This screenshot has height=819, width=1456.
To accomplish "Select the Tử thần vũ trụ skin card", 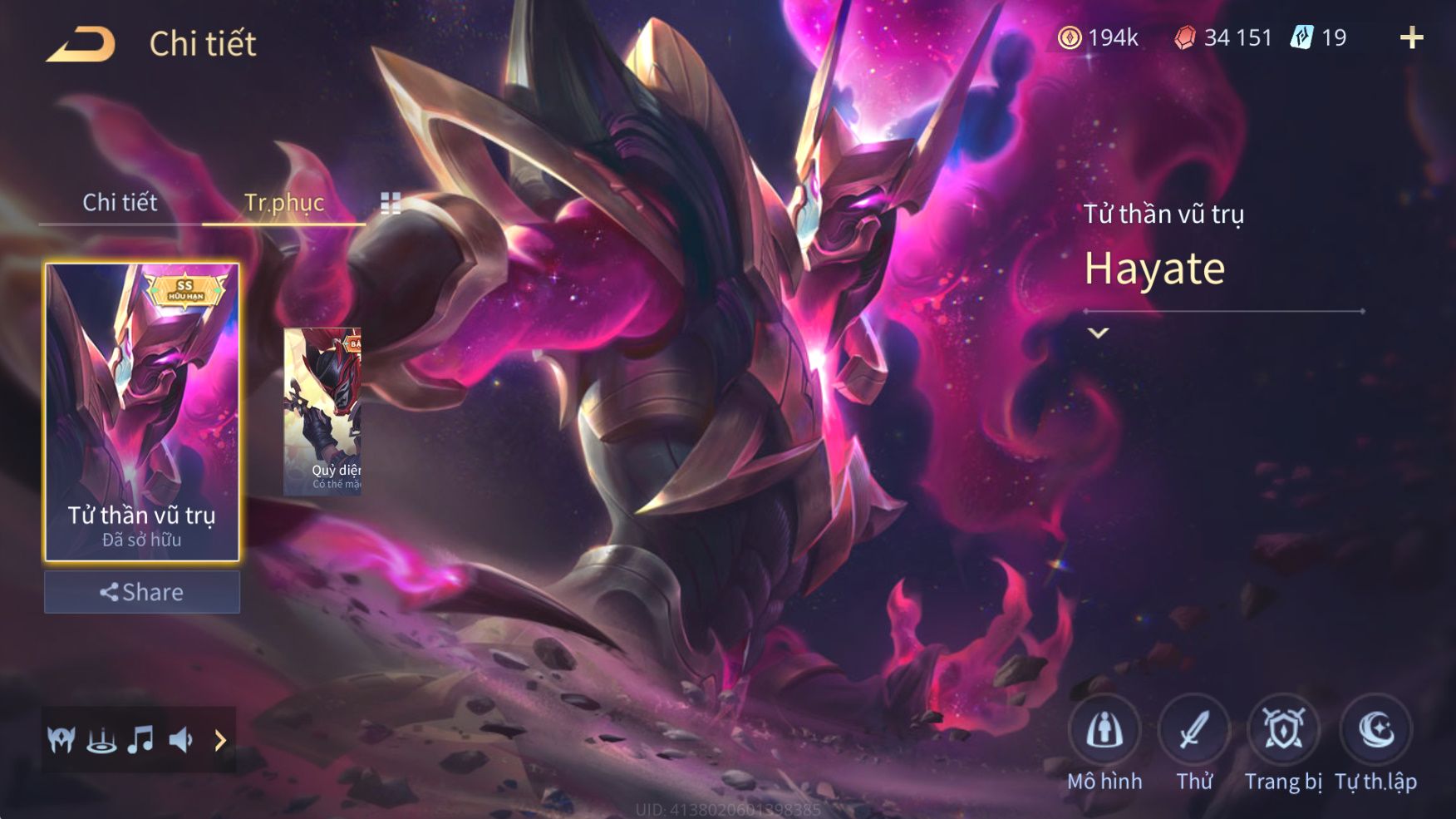I will tap(142, 412).
